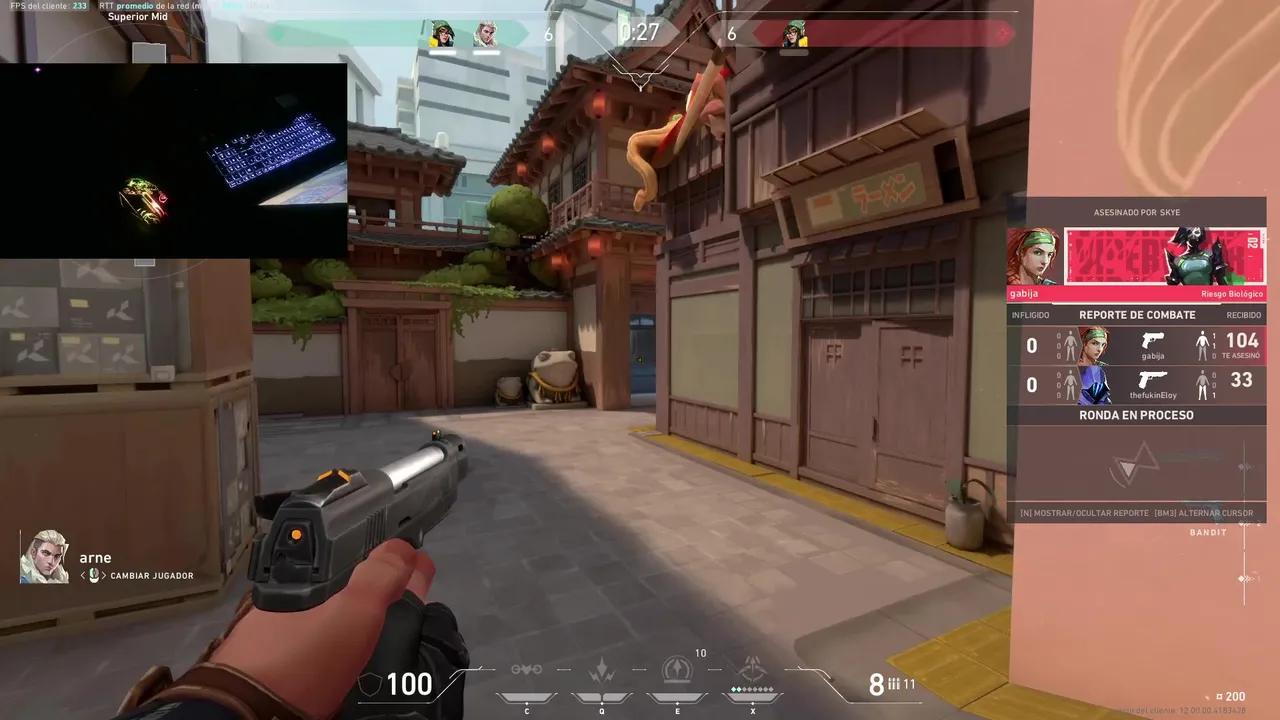Select the Q ability Trailblazer icon
This screenshot has width=1280, height=720.
601,668
